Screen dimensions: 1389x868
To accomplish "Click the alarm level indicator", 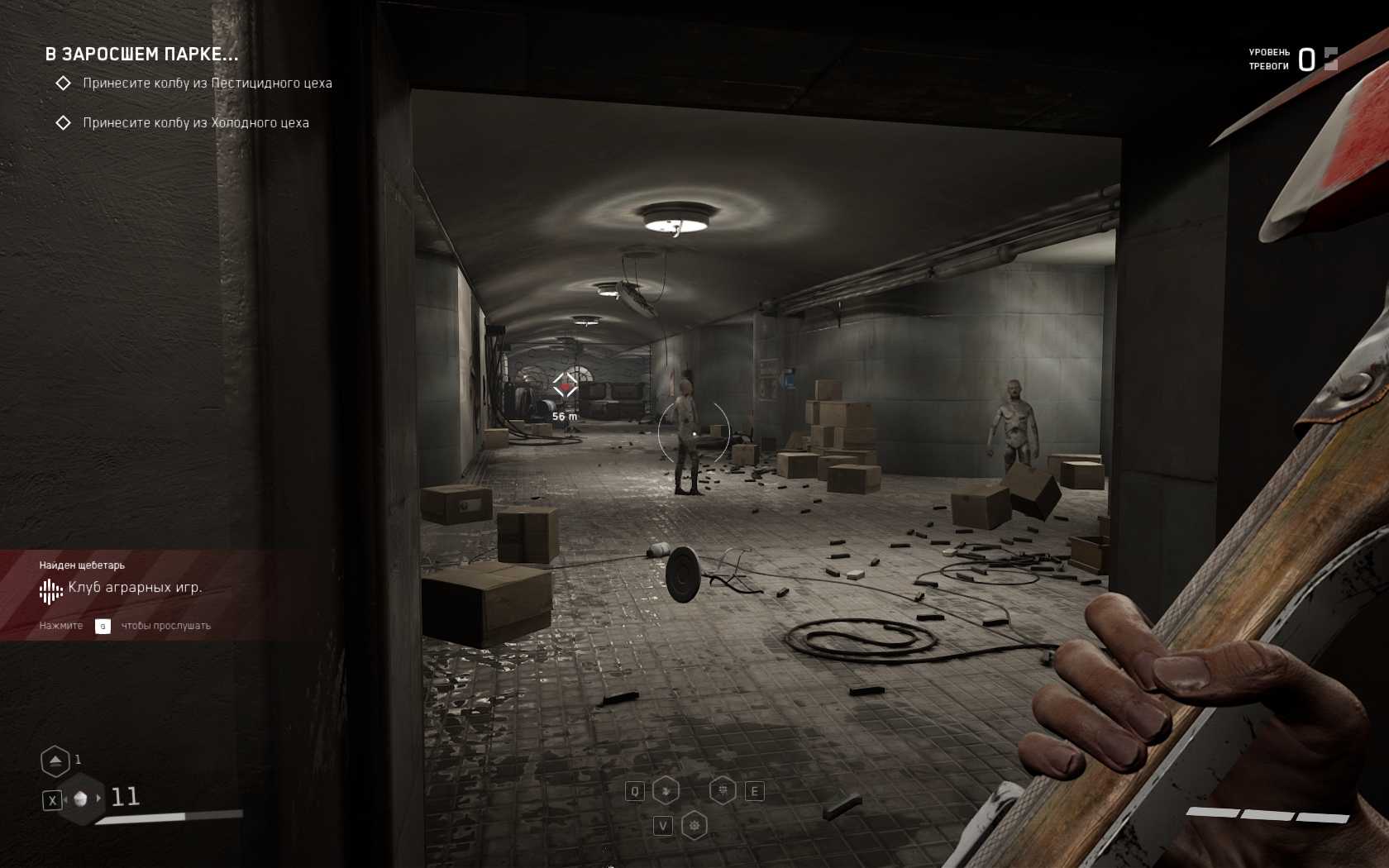I will (x=1306, y=60).
